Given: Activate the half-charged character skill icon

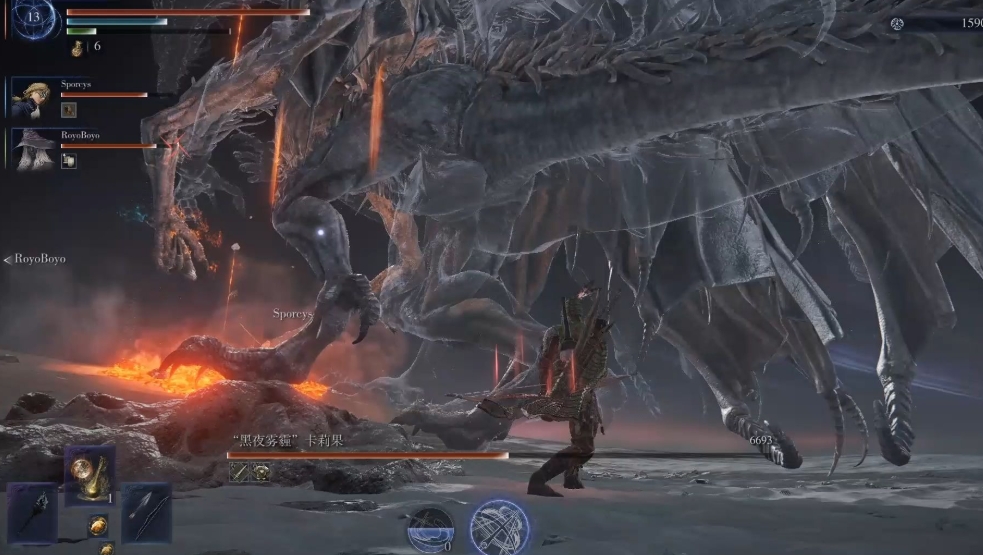Looking at the screenshot, I should point(431,527).
